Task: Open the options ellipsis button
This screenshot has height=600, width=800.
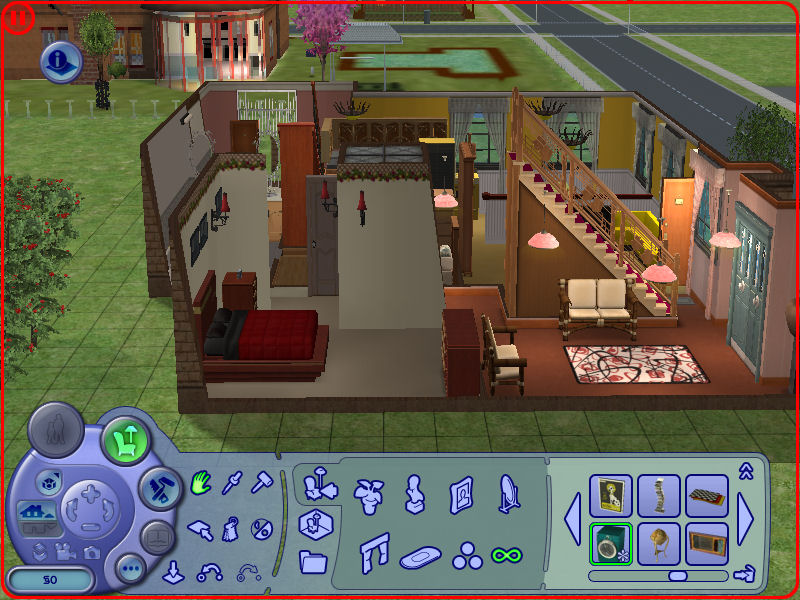Action: point(130,569)
